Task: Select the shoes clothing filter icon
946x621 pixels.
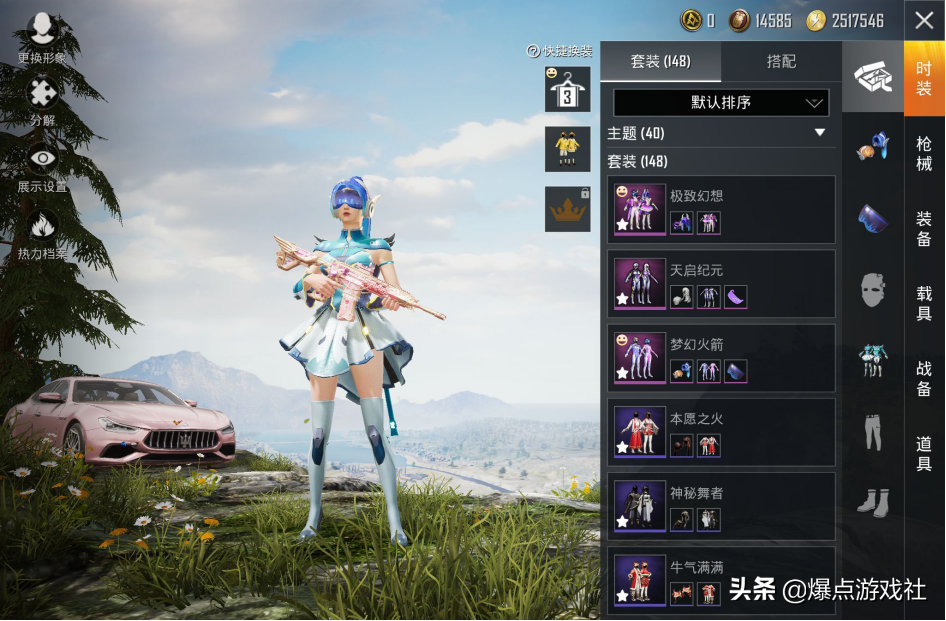Action: coord(873,501)
